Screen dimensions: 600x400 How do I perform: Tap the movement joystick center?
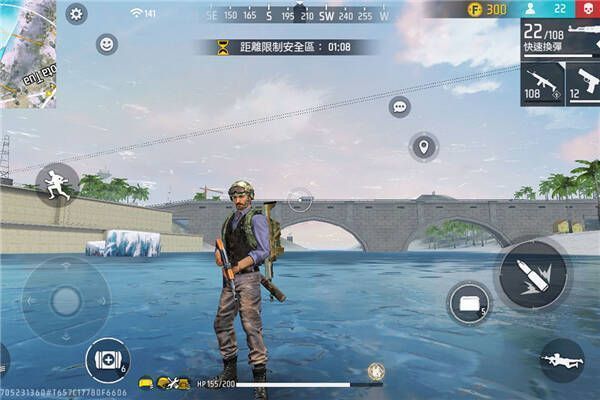point(66,300)
